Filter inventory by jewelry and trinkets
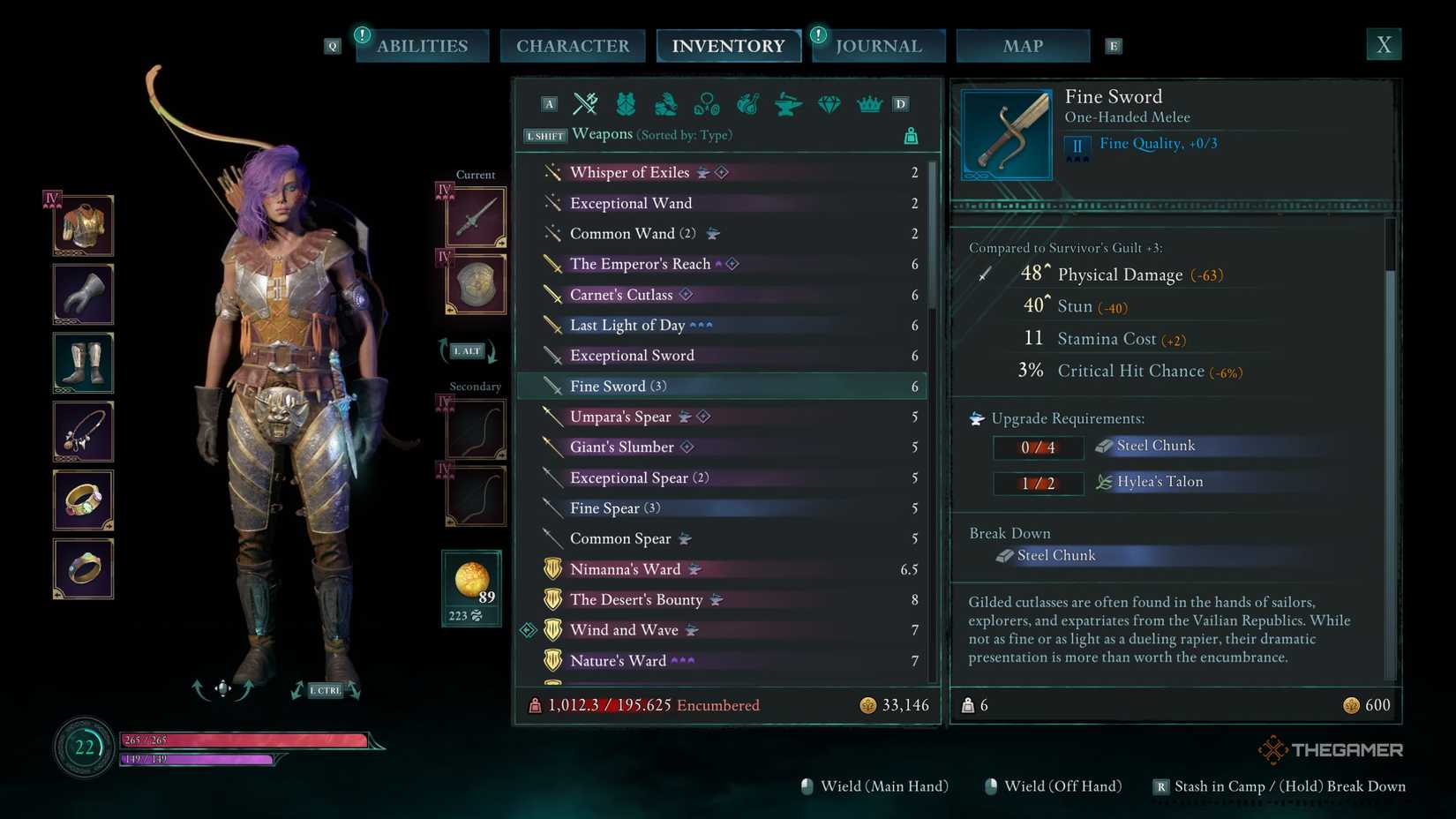The width and height of the screenshot is (1456, 819). (706, 103)
